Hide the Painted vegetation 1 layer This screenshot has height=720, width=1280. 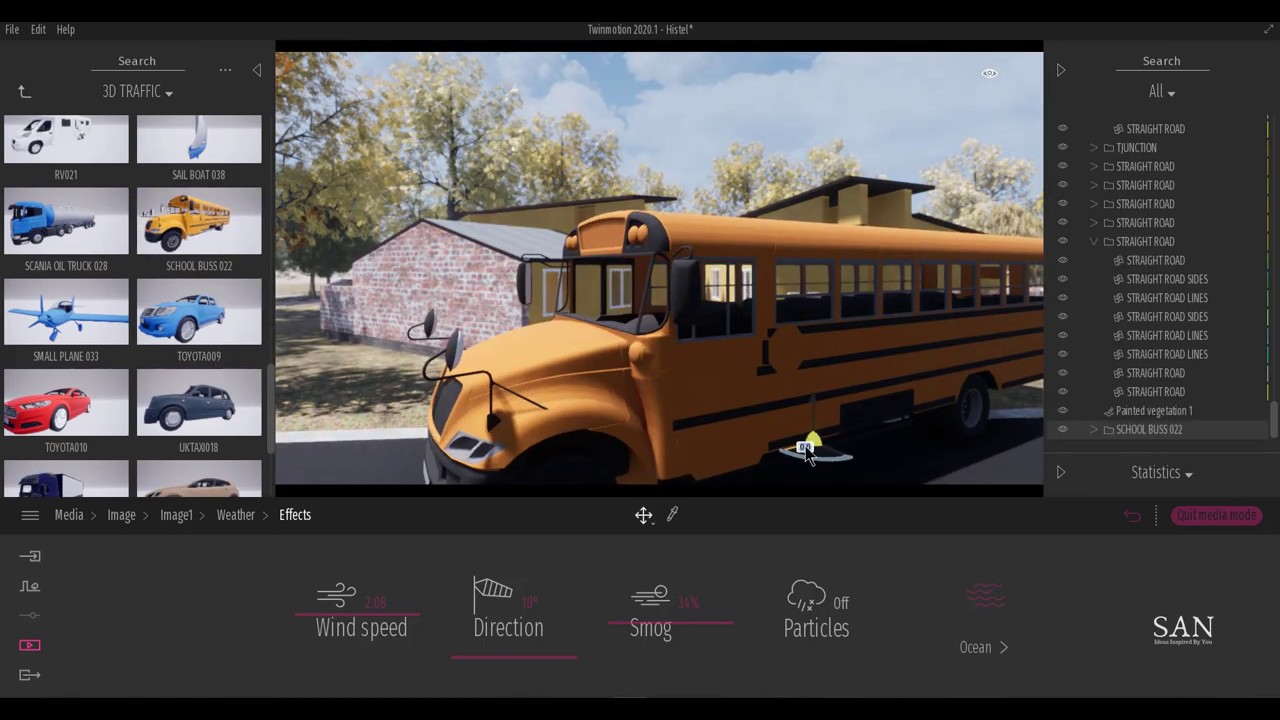tap(1062, 410)
